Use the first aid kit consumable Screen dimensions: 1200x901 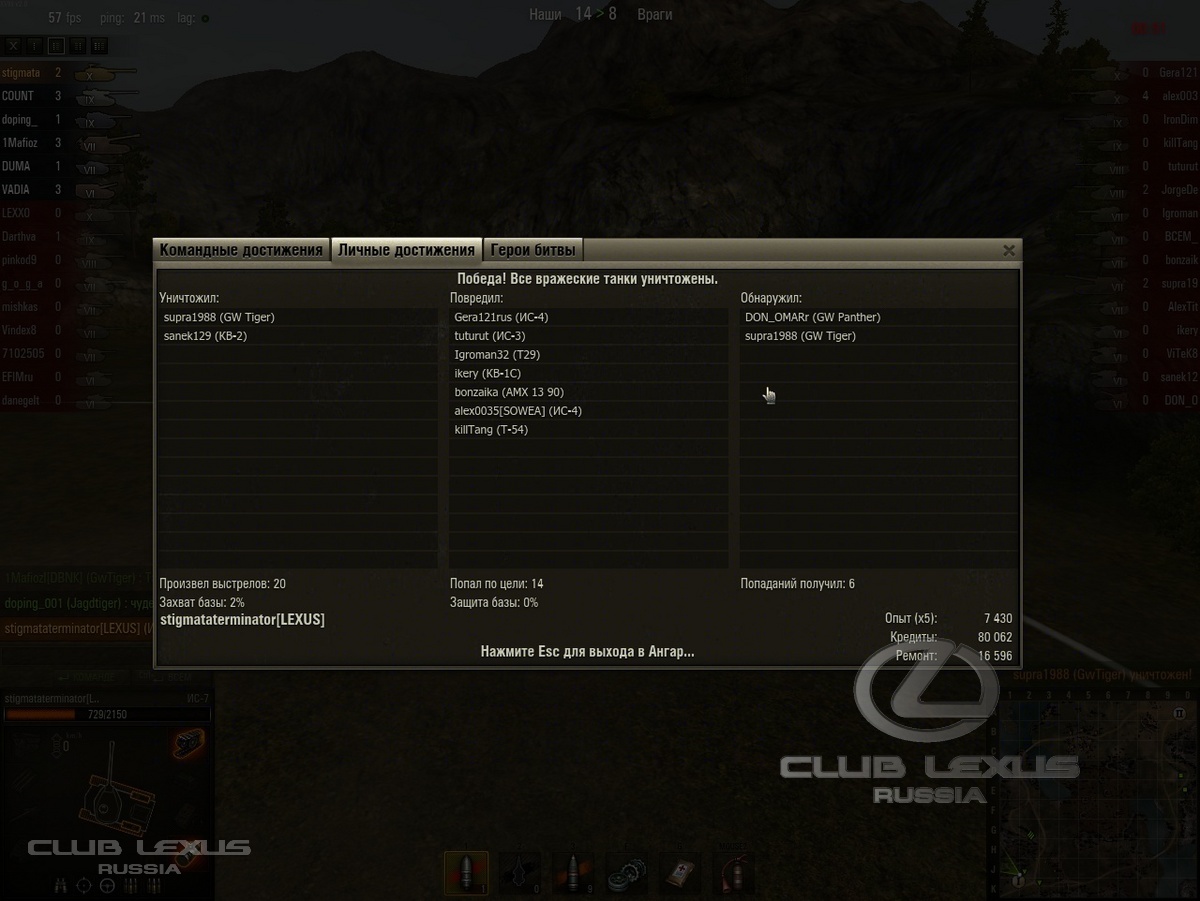(x=680, y=873)
